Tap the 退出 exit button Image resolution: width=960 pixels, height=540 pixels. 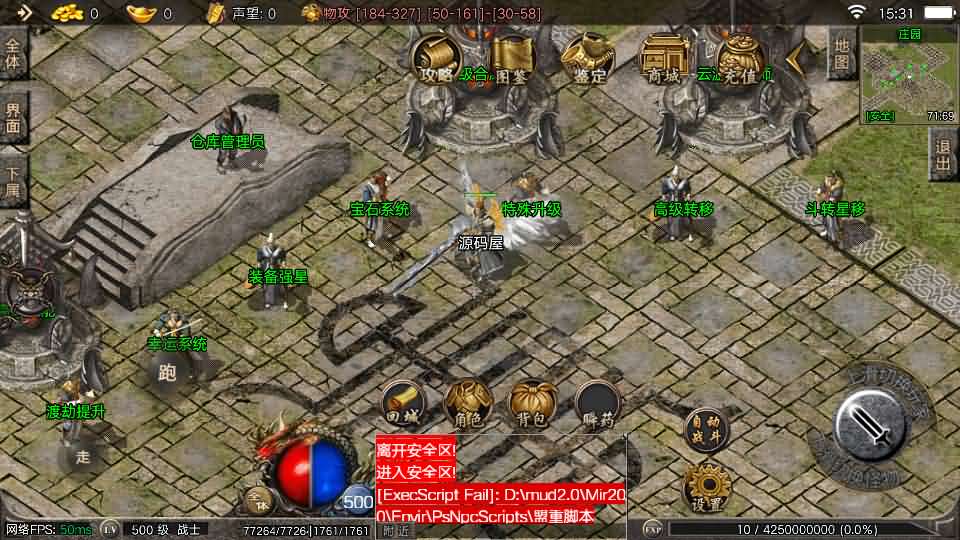click(943, 157)
